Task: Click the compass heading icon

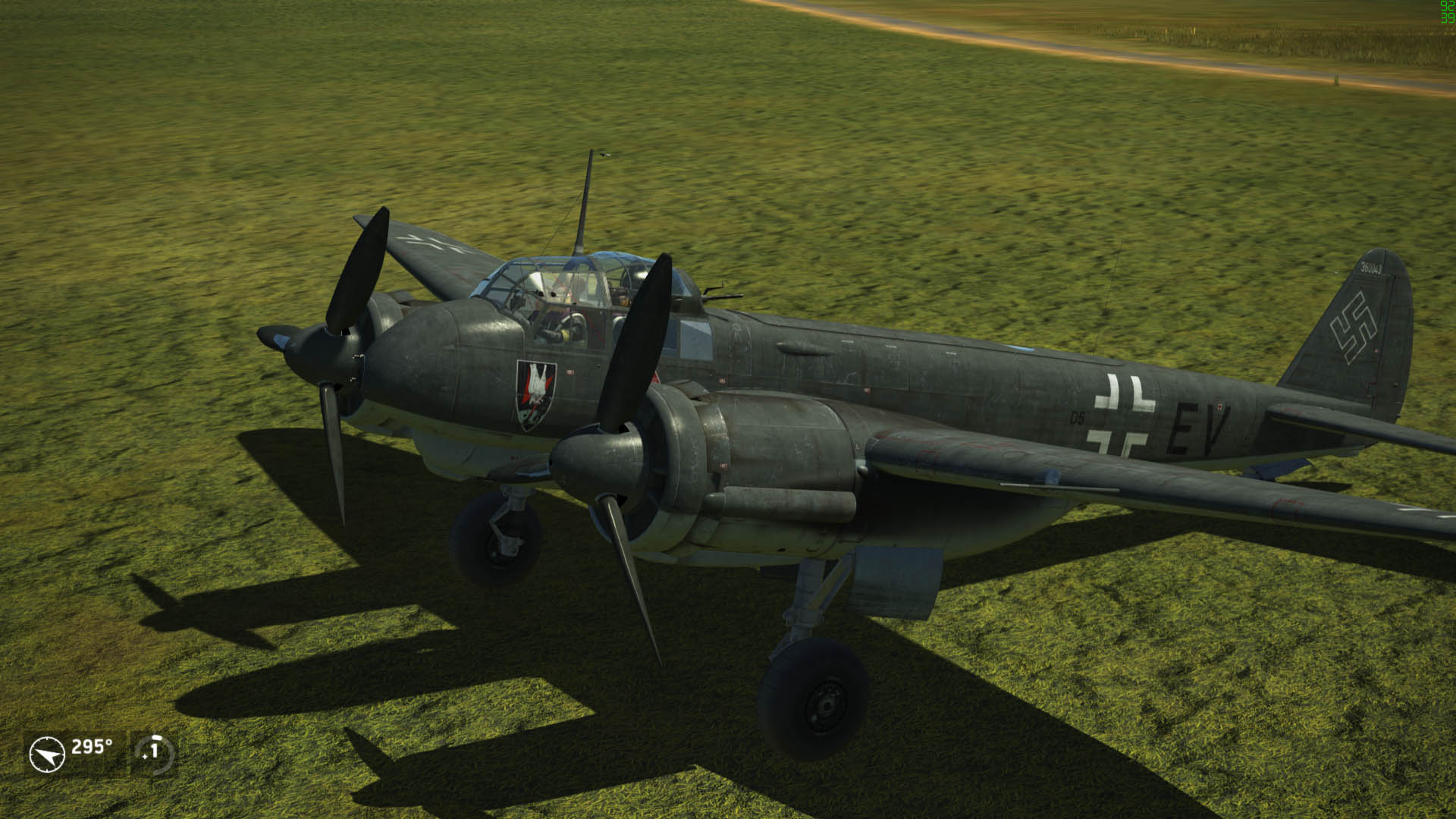Action: (47, 755)
